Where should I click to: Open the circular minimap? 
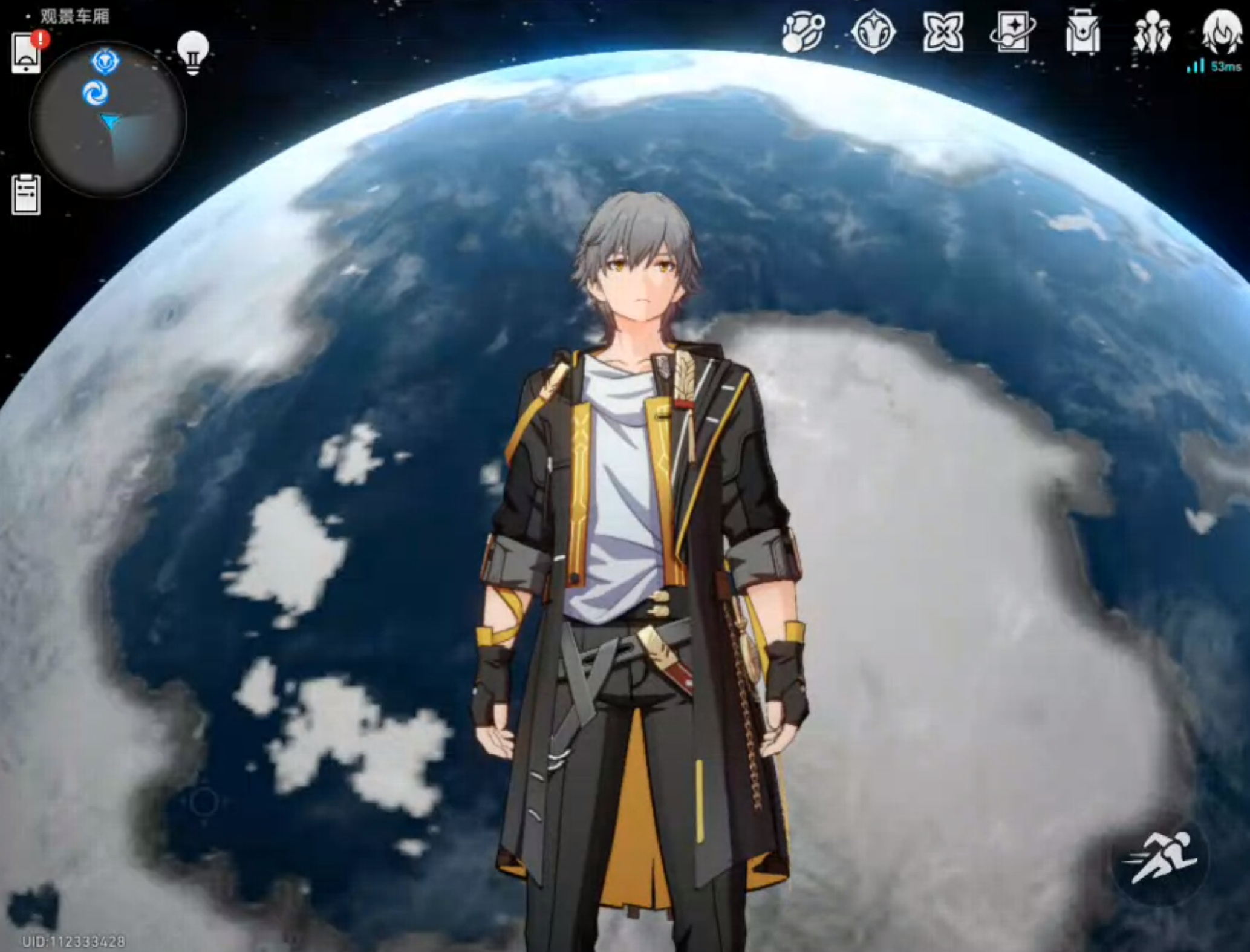click(x=108, y=119)
